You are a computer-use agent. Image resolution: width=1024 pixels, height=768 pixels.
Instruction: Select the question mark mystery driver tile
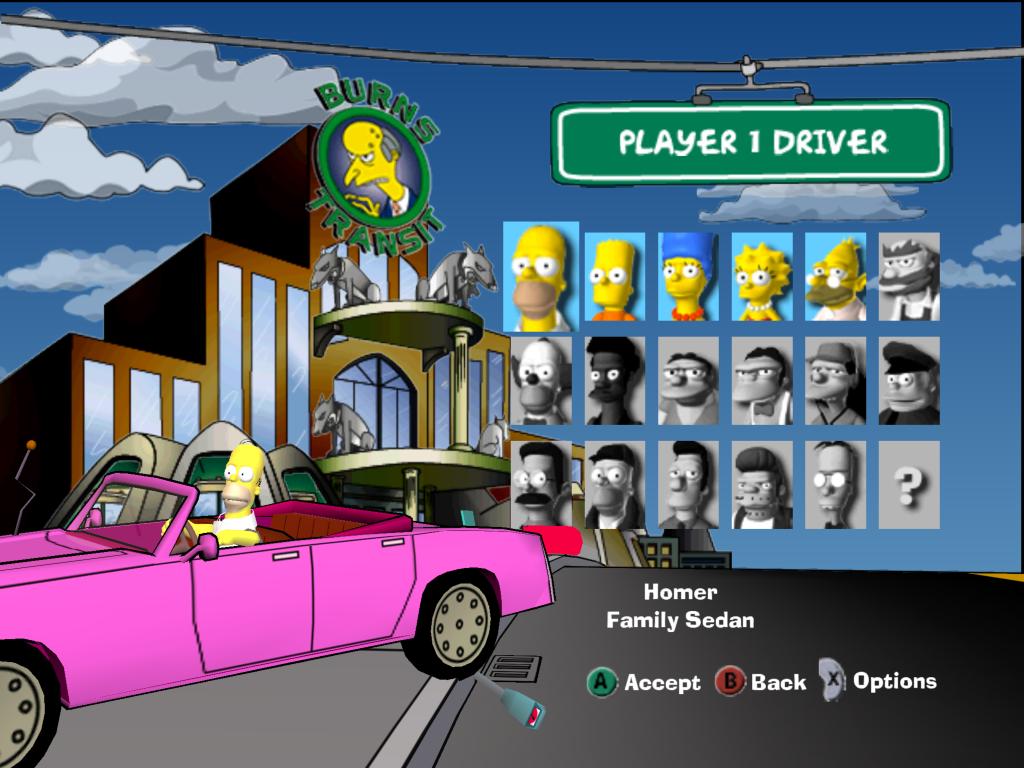(x=909, y=485)
